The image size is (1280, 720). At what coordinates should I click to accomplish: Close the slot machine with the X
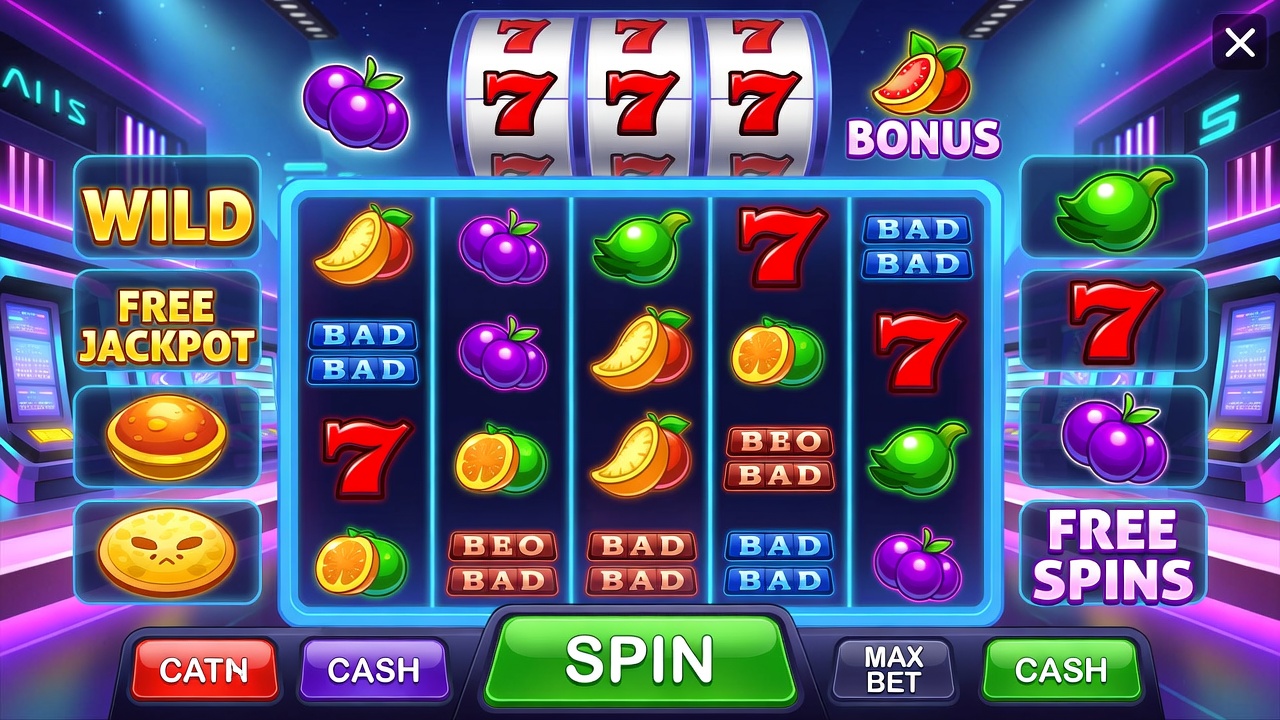[x=1240, y=43]
